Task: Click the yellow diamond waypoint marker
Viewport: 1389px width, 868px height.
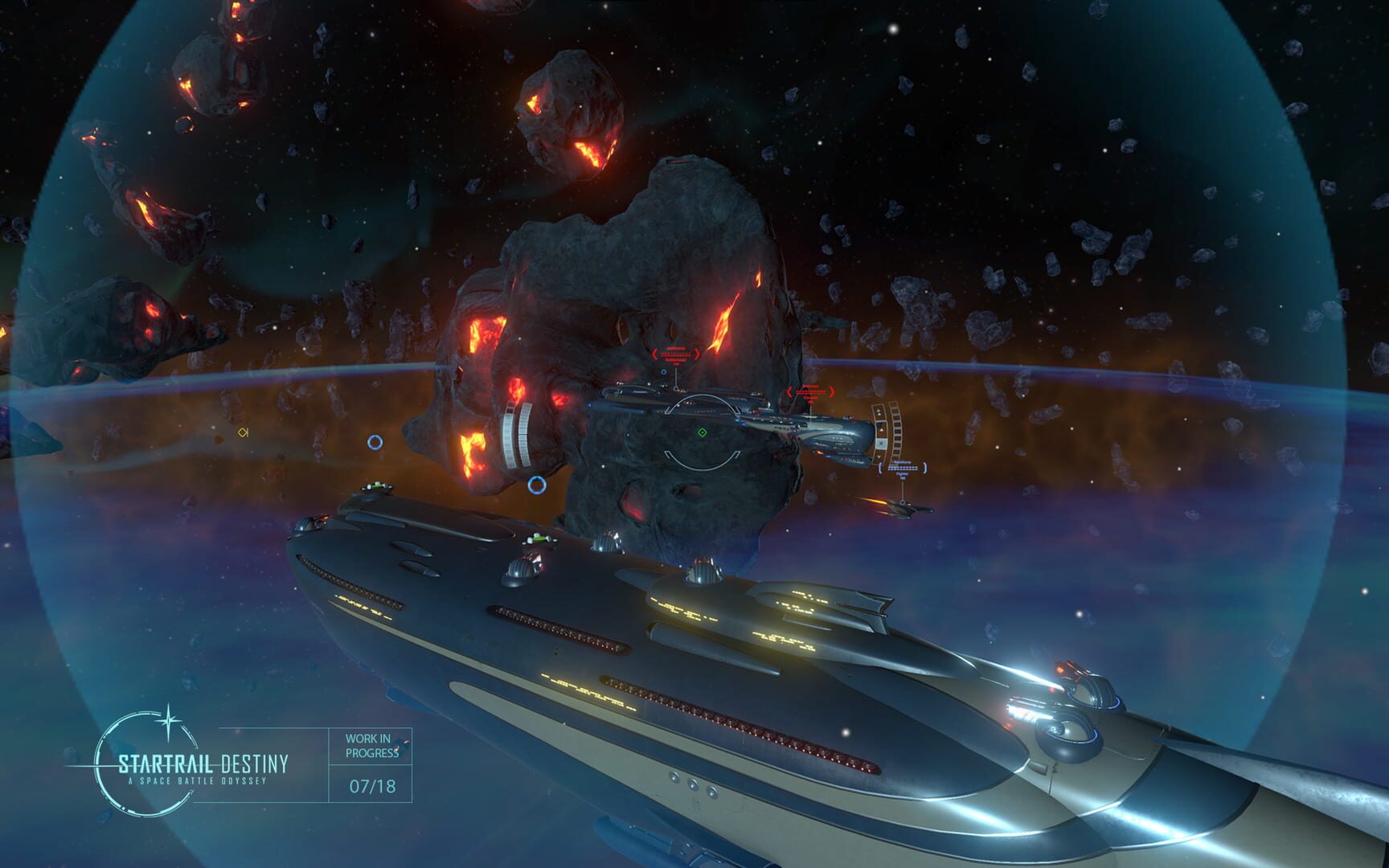Action: pos(241,432)
